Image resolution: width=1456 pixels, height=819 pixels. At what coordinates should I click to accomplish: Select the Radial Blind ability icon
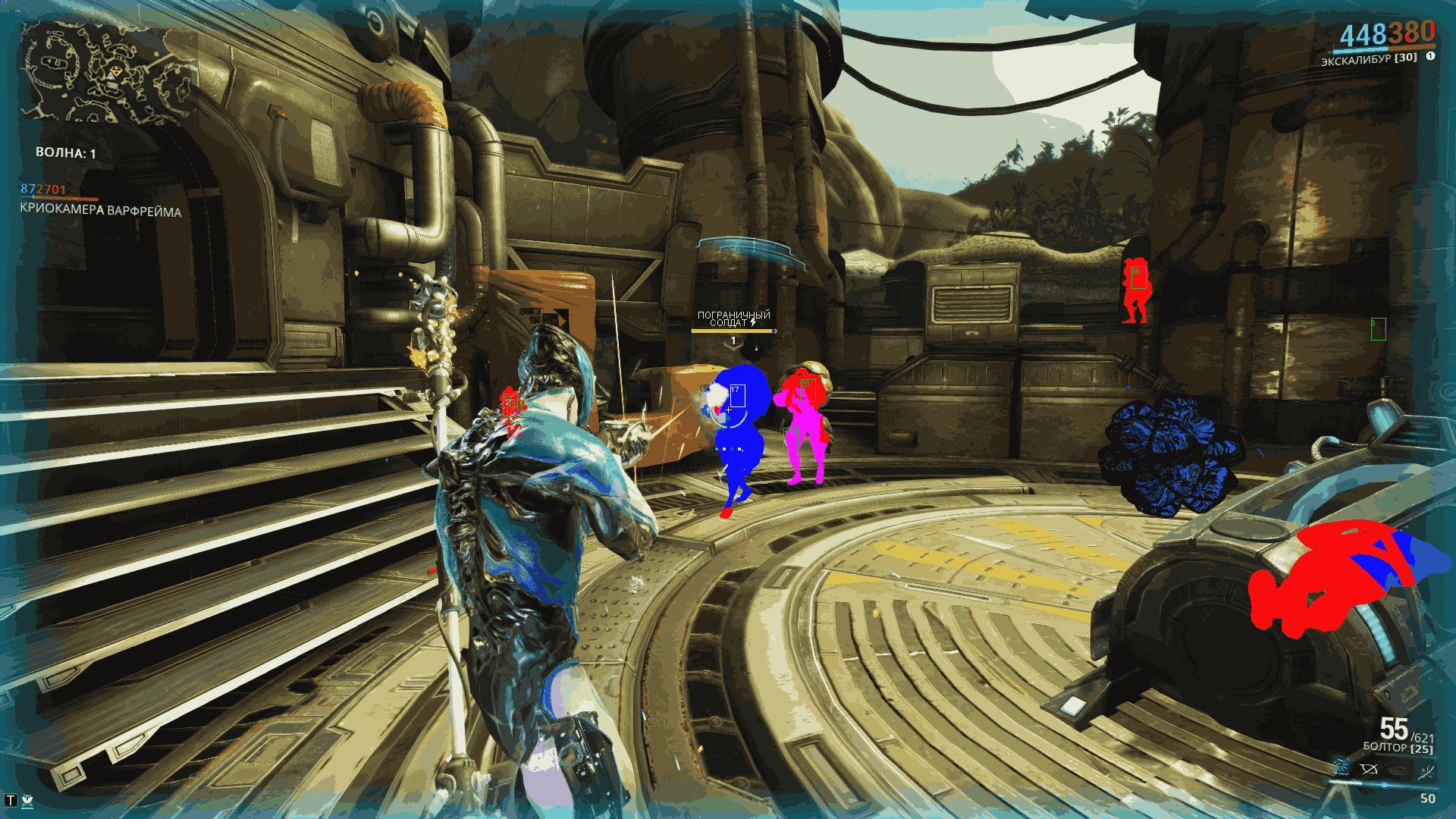click(x=1370, y=769)
